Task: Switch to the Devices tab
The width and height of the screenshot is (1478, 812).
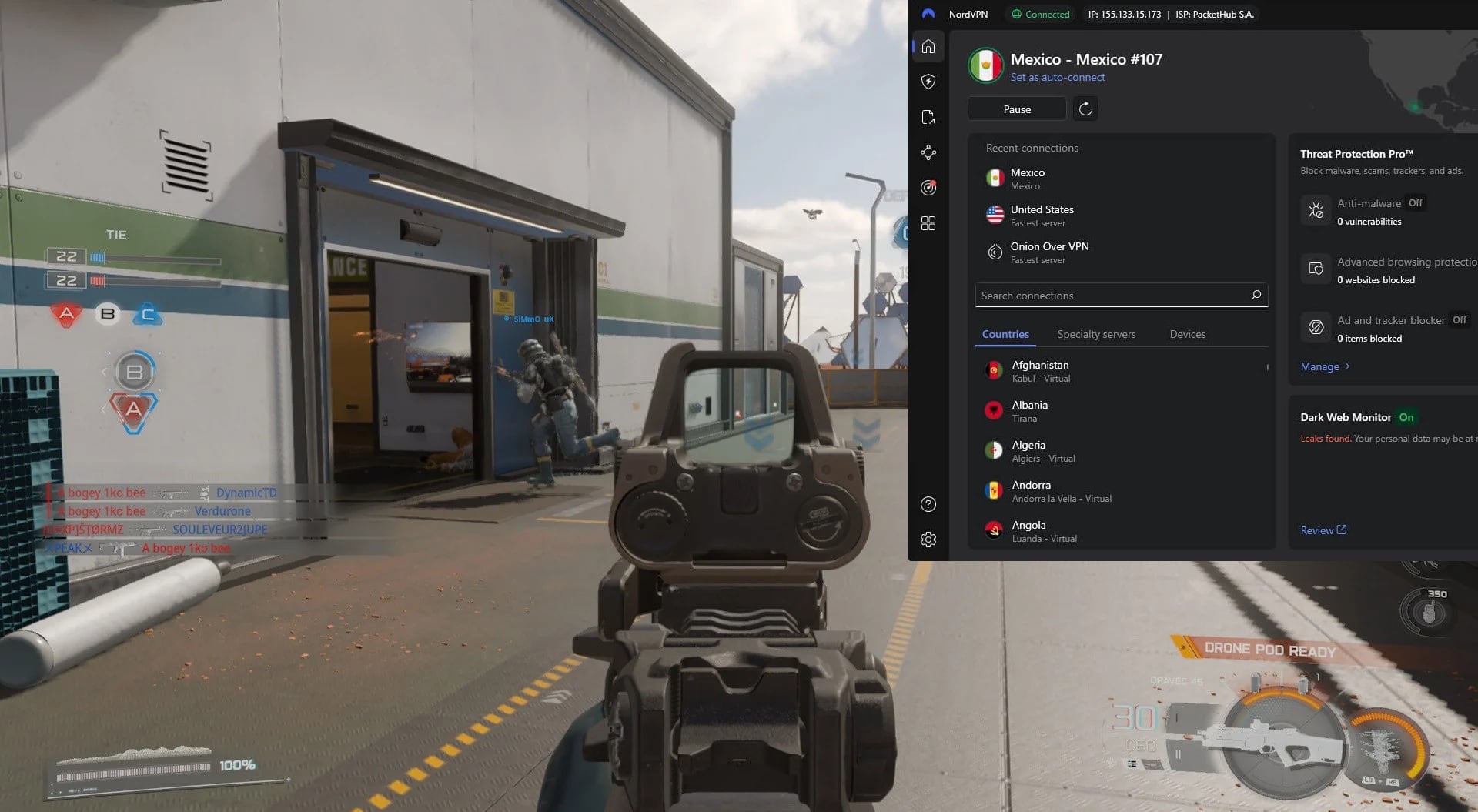Action: coord(1187,334)
